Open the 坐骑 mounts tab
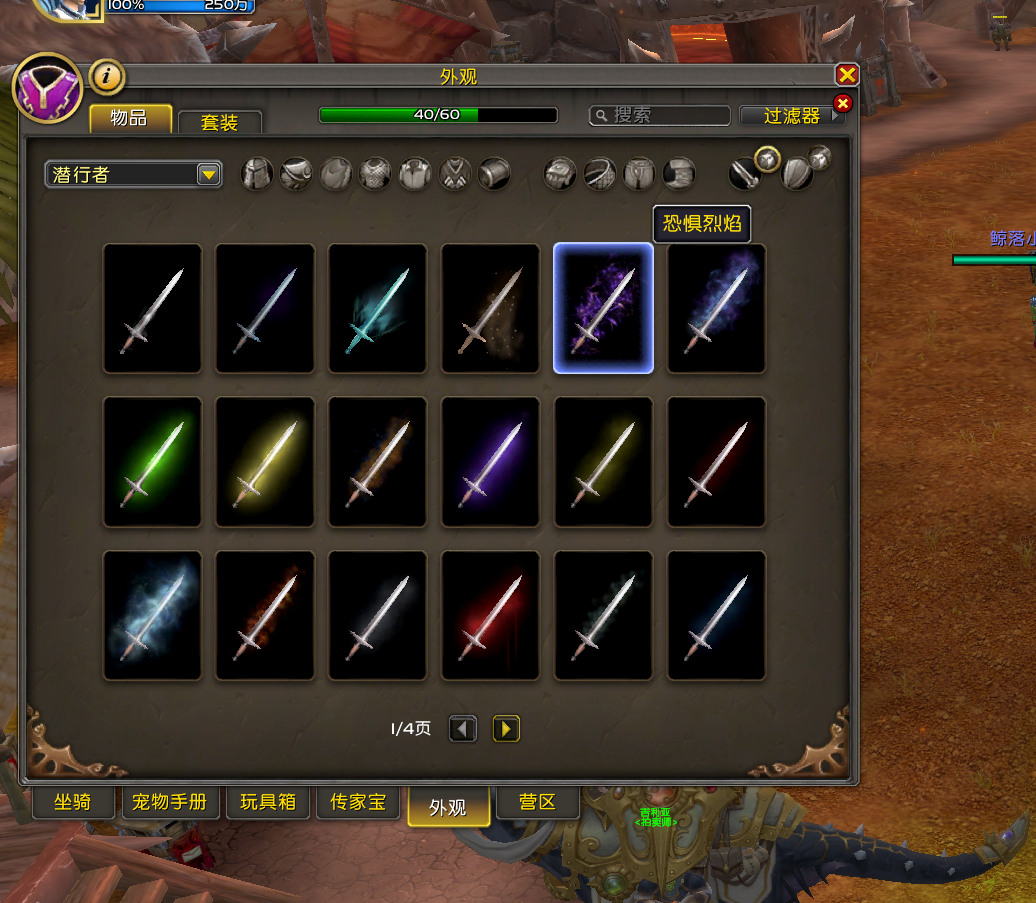The height and width of the screenshot is (903, 1036). pyautogui.click(x=73, y=802)
